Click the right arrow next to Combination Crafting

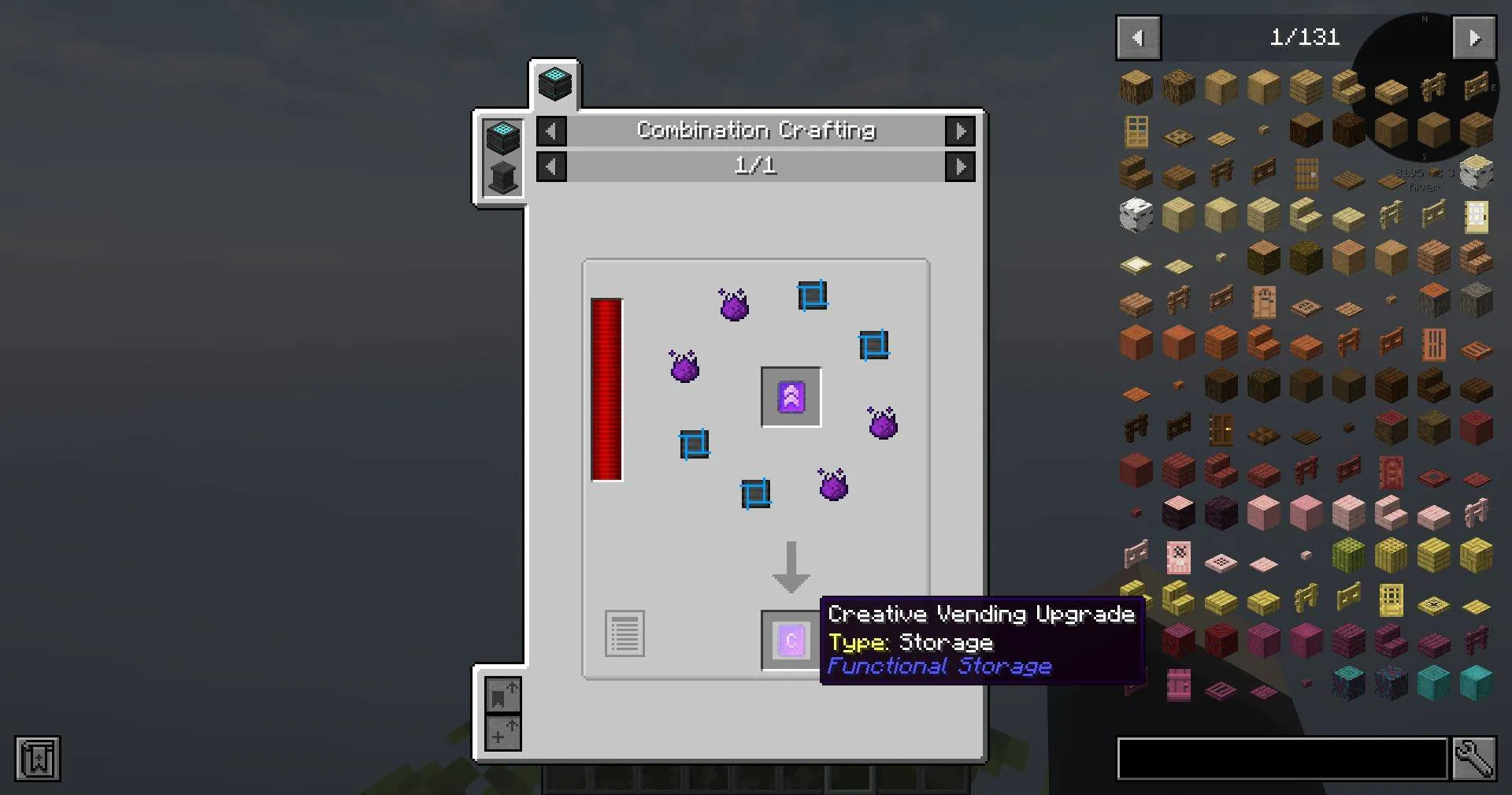click(x=960, y=131)
